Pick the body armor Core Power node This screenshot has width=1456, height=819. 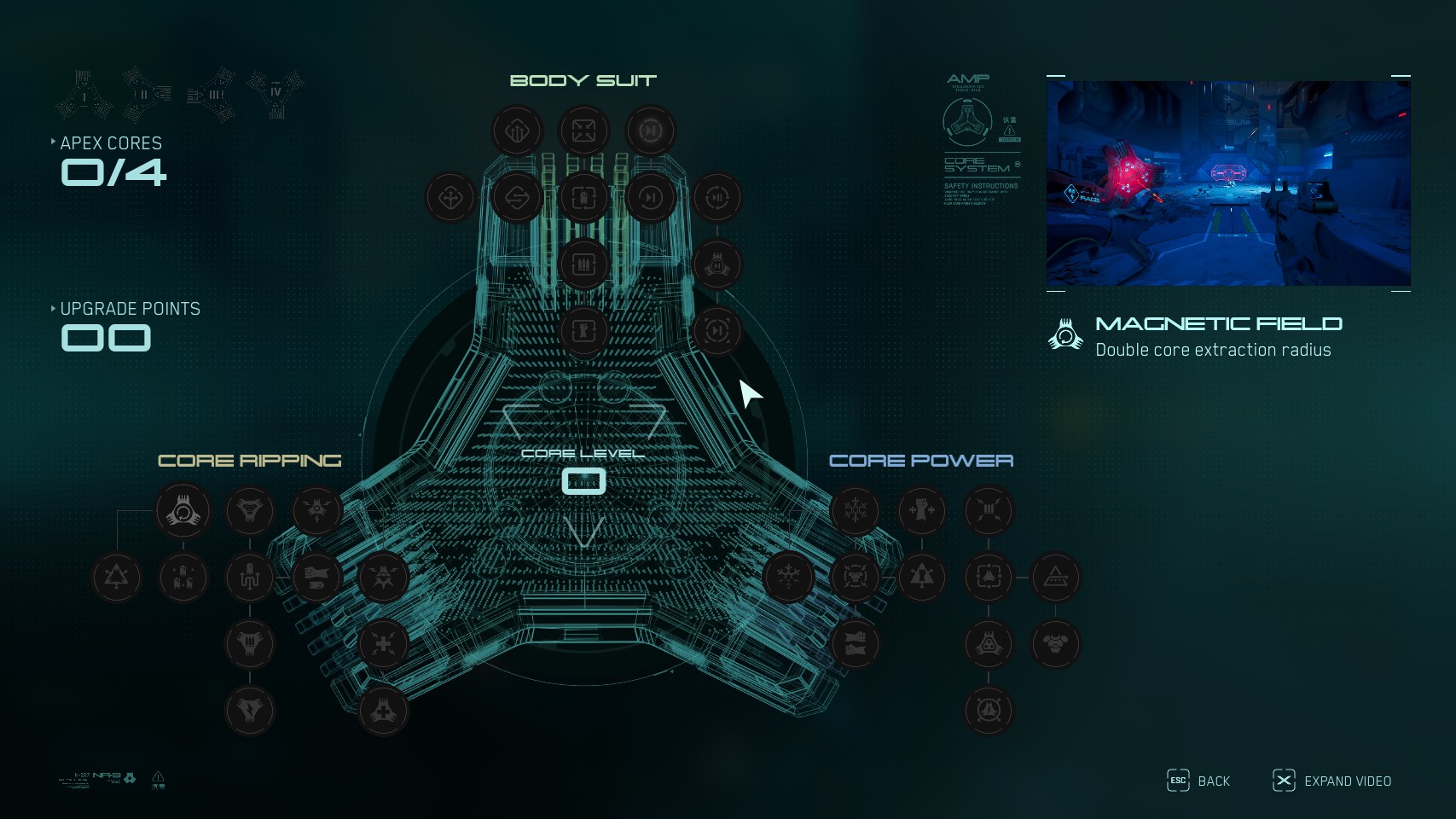(1055, 644)
